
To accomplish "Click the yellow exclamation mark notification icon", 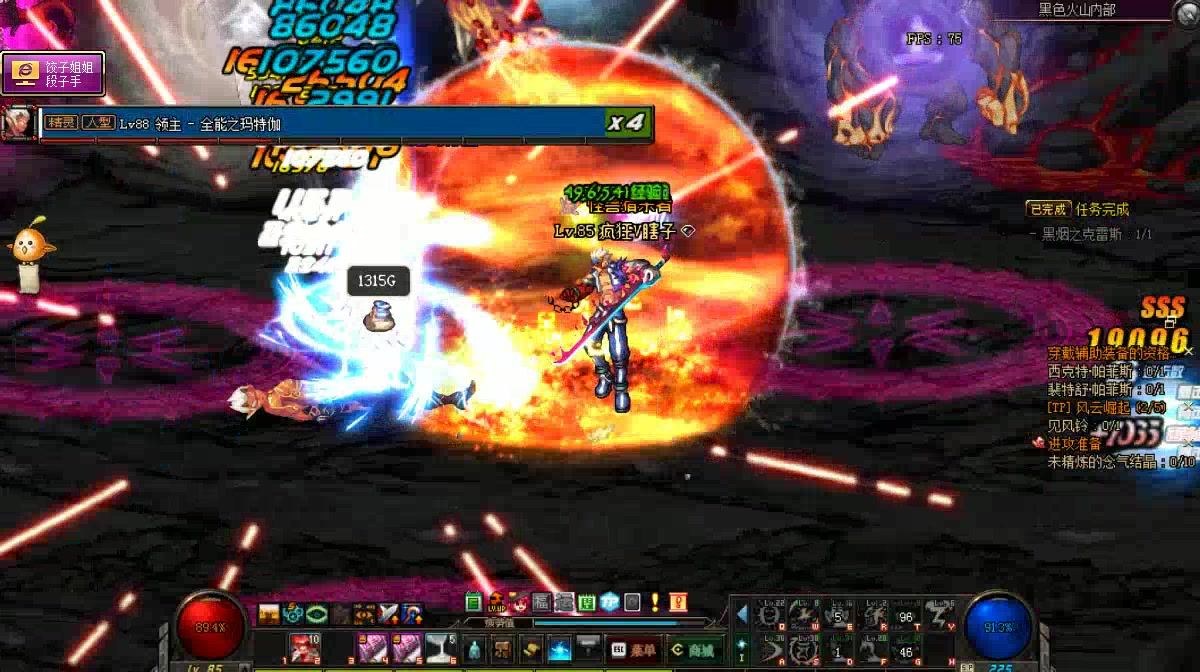I will click(655, 602).
